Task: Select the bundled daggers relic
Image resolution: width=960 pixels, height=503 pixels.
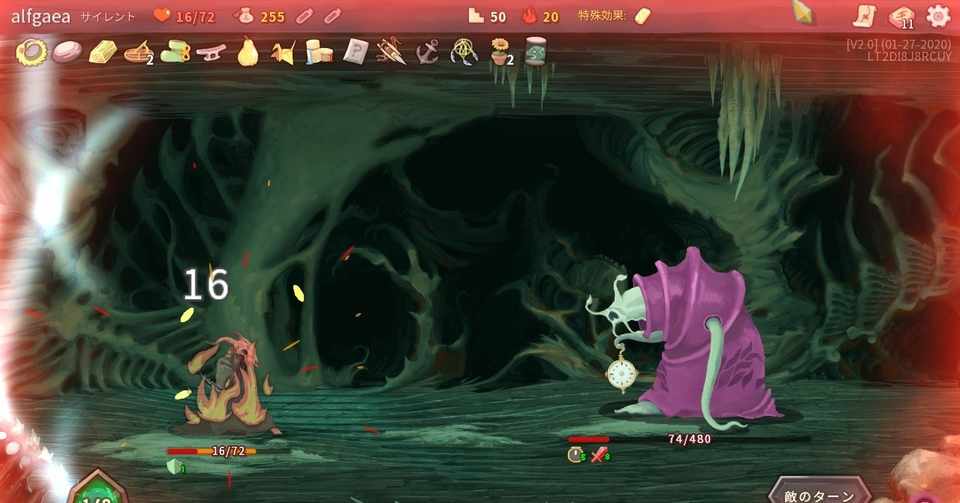Action: tap(391, 51)
